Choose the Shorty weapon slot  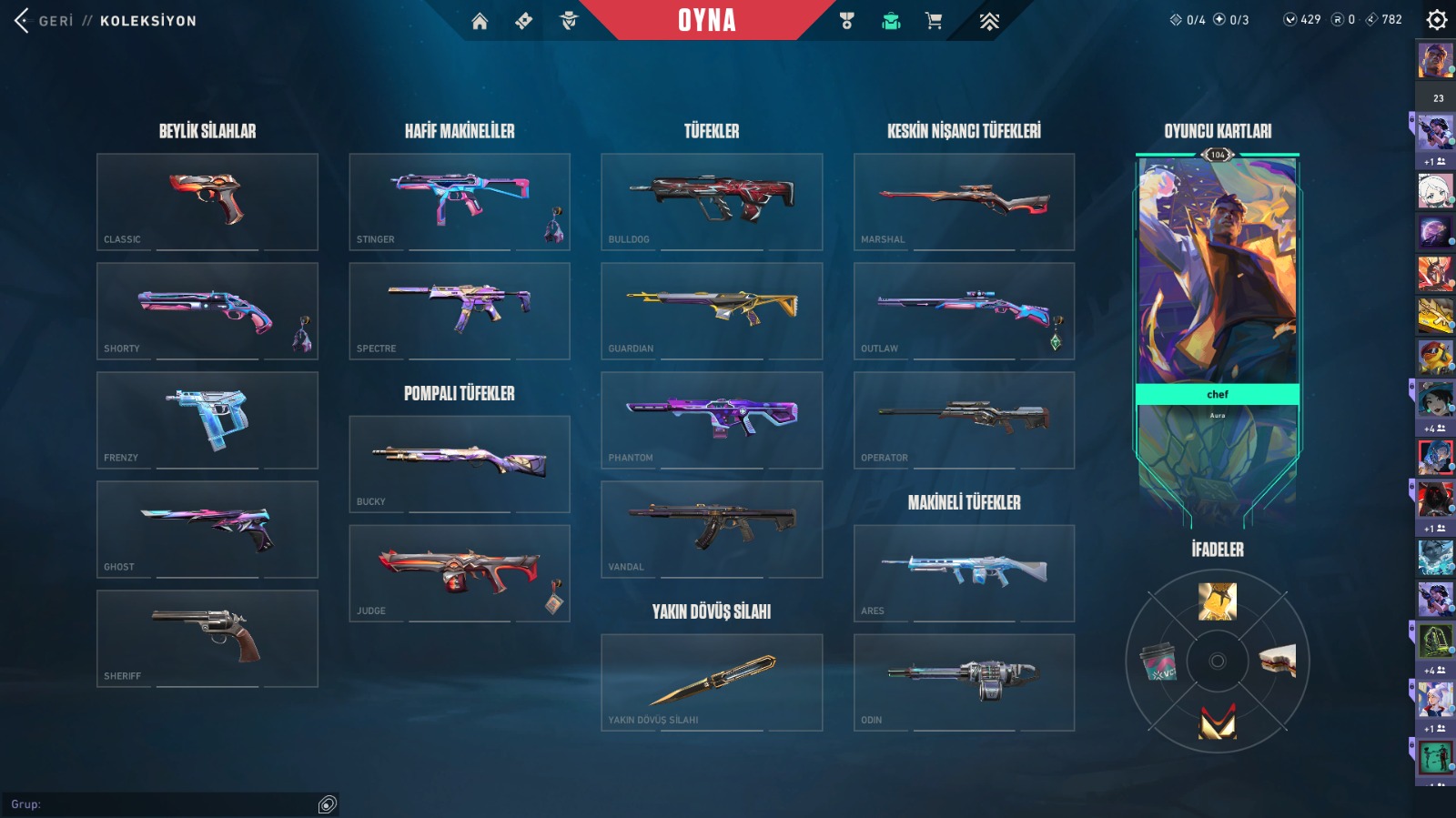point(207,310)
